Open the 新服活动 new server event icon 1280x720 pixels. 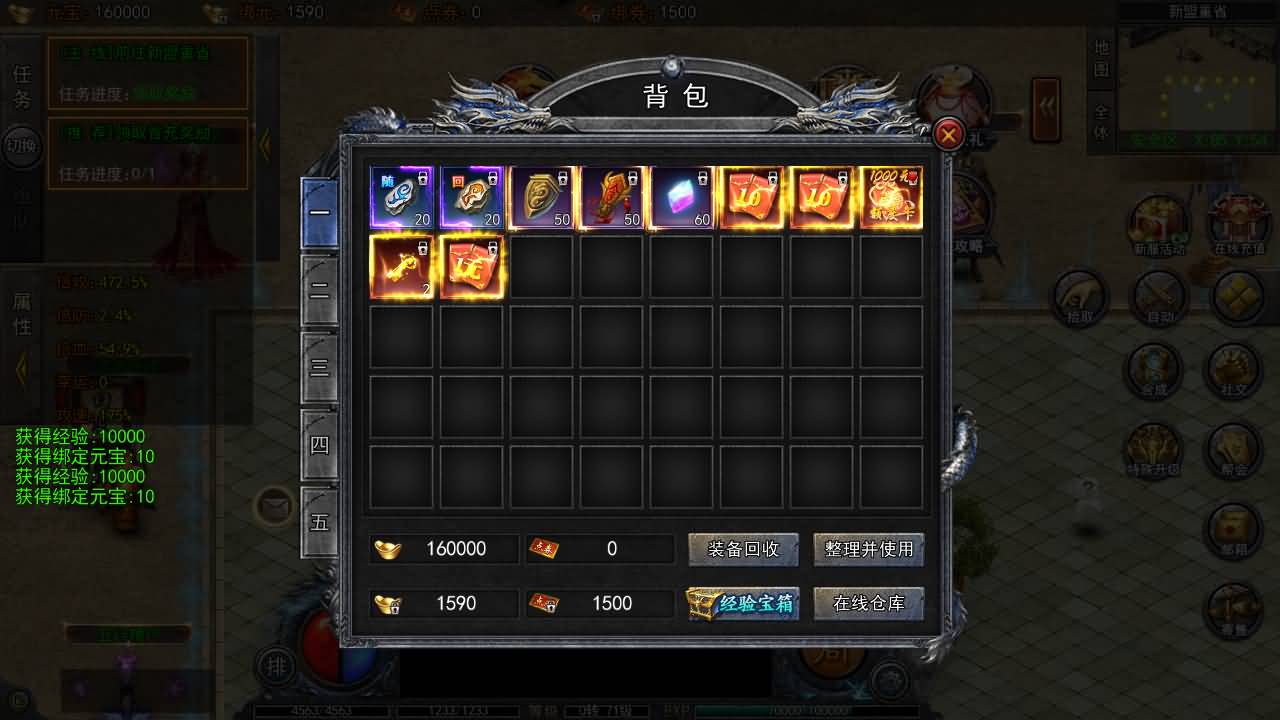tap(1159, 225)
